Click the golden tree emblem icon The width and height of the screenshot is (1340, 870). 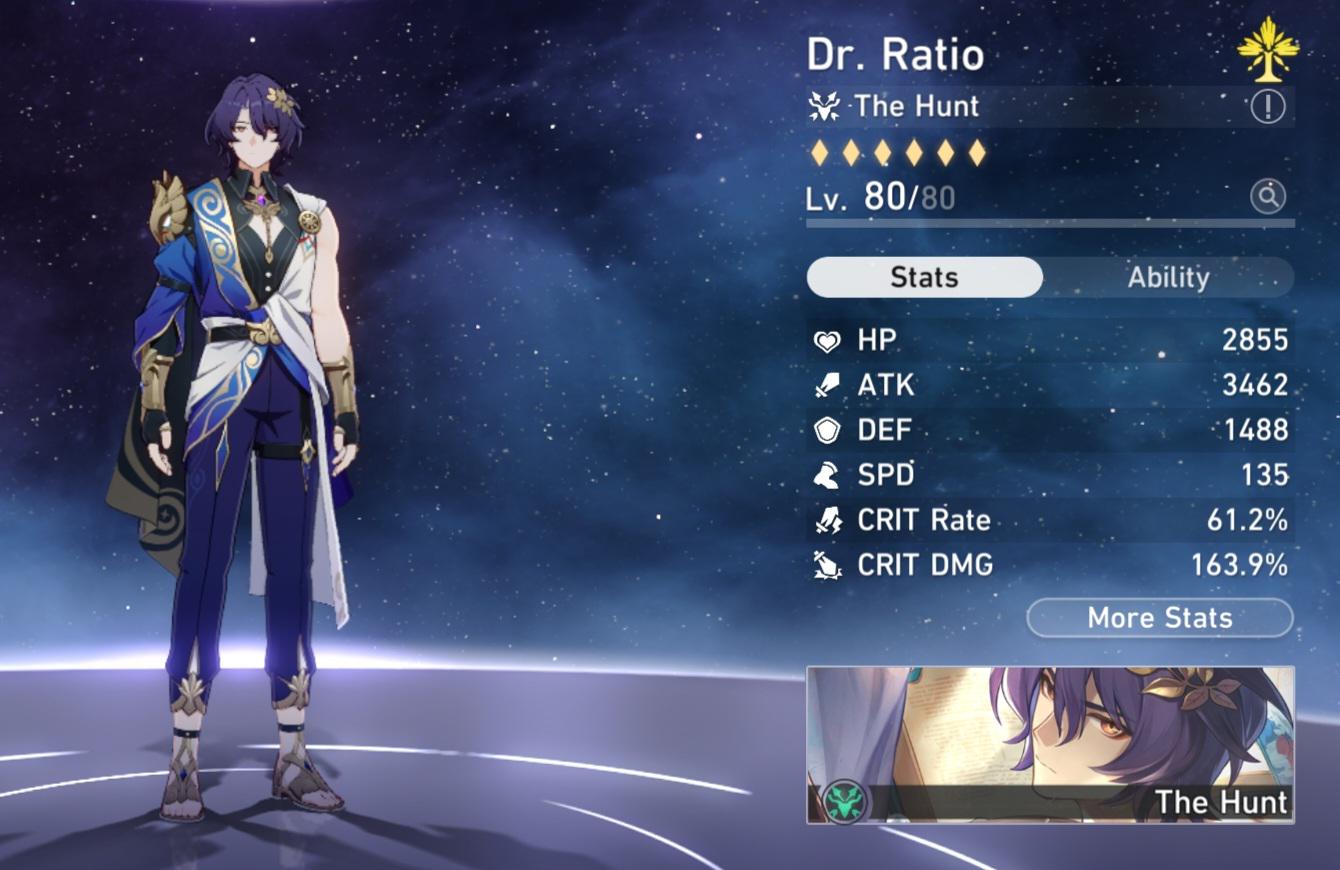click(x=1268, y=49)
